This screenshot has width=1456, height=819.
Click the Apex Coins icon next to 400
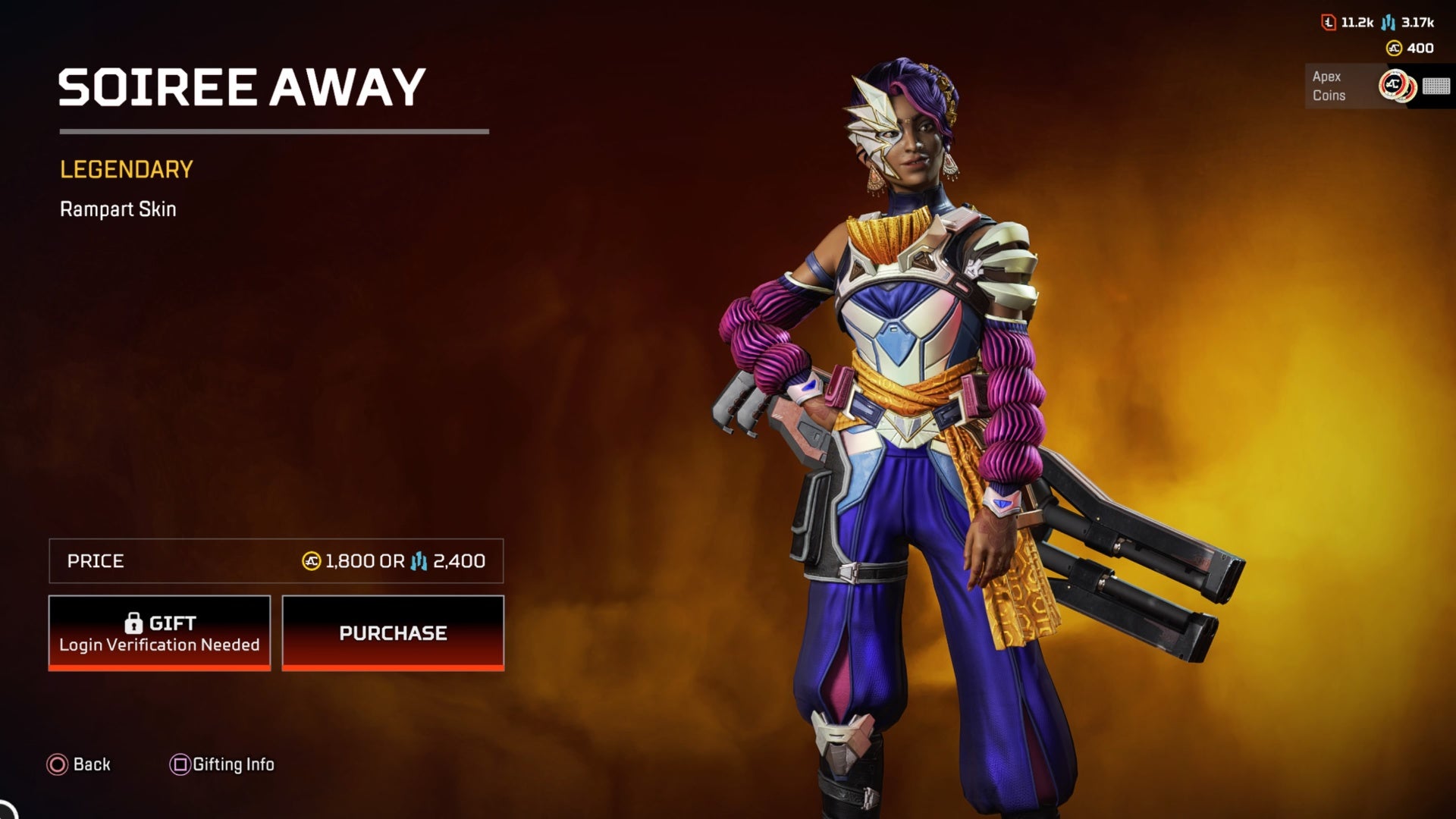pos(1394,49)
